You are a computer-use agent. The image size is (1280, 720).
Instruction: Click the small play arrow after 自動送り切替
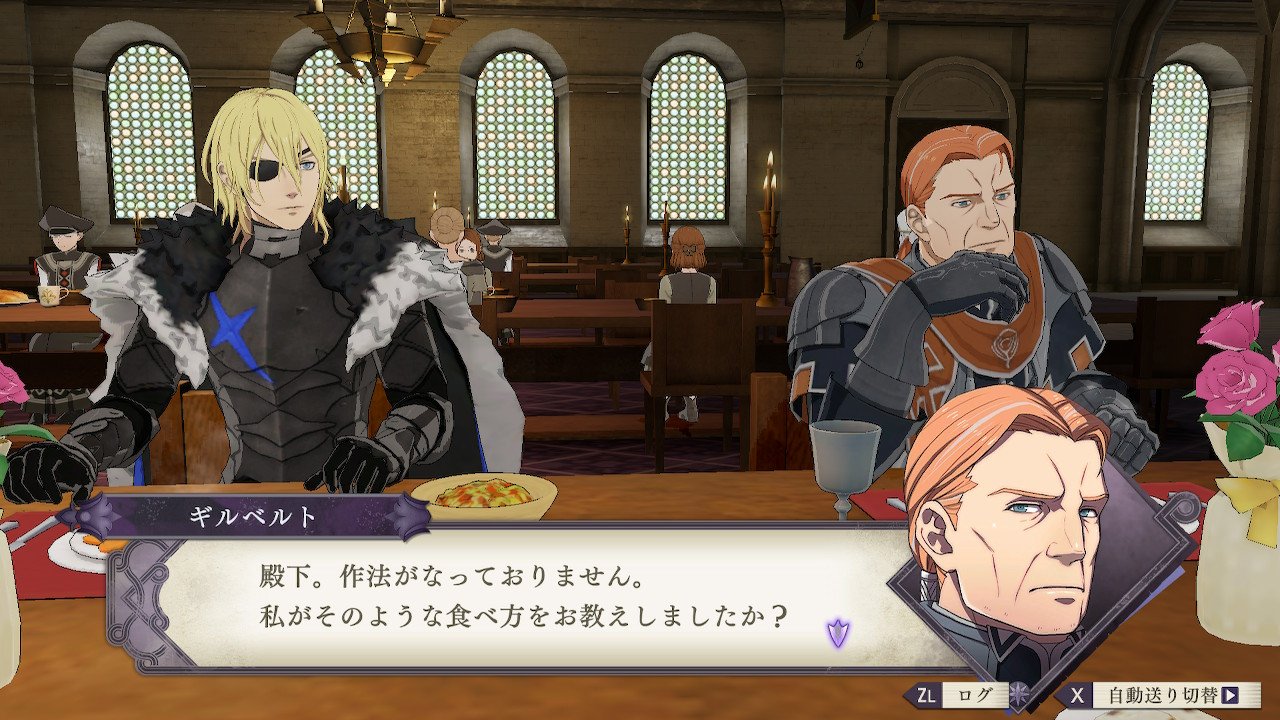click(x=1230, y=693)
